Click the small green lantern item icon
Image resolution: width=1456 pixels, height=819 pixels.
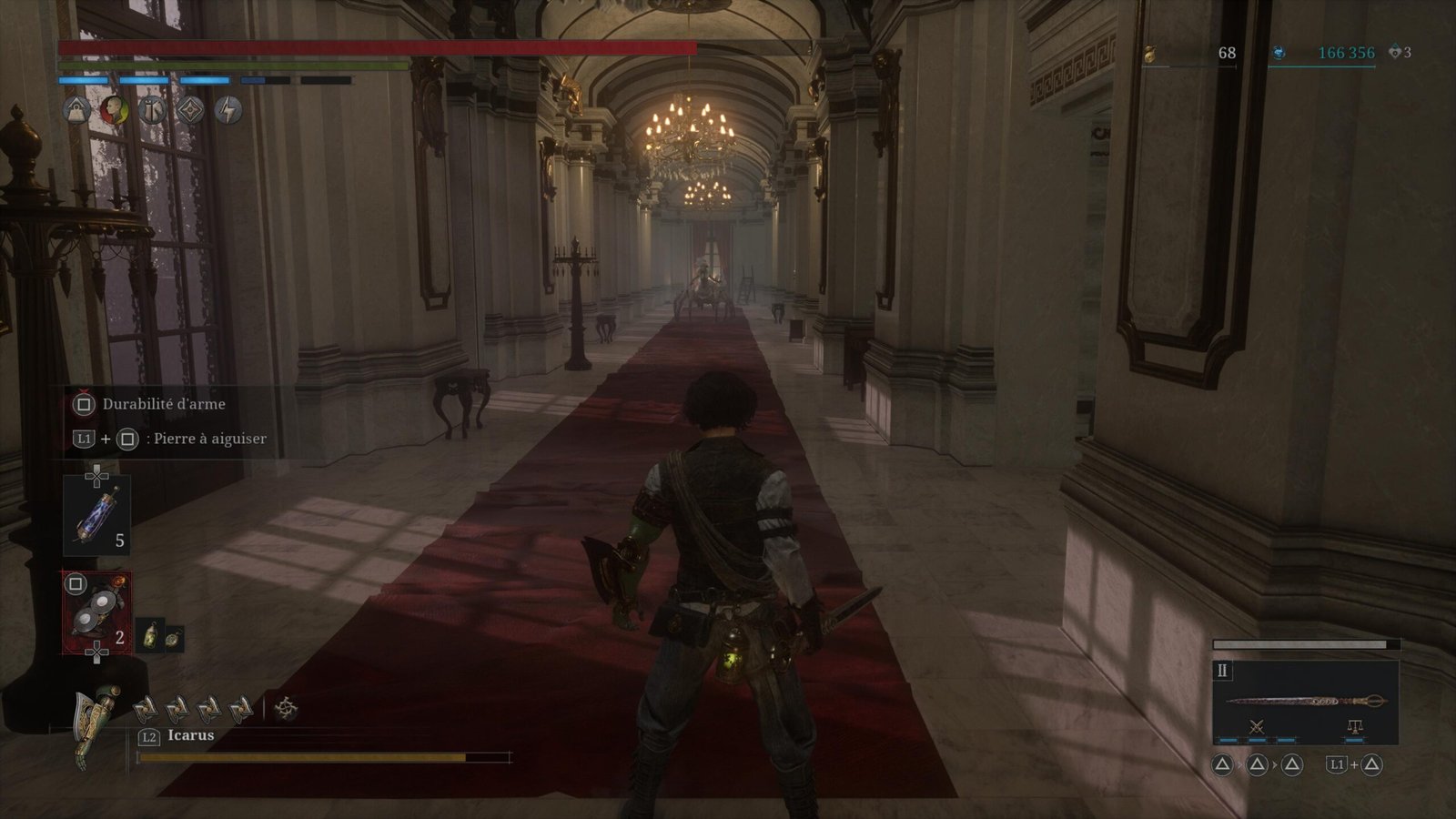point(149,635)
